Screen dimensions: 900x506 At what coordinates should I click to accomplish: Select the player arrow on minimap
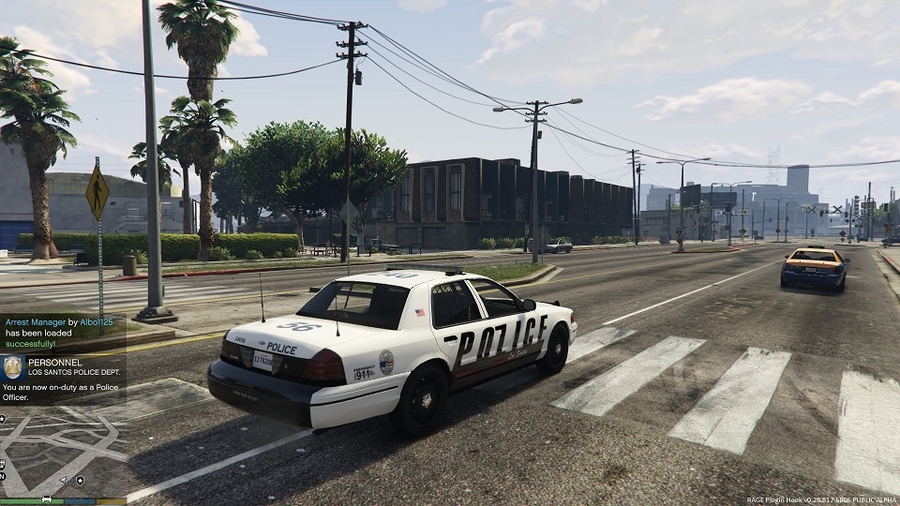coord(64,480)
